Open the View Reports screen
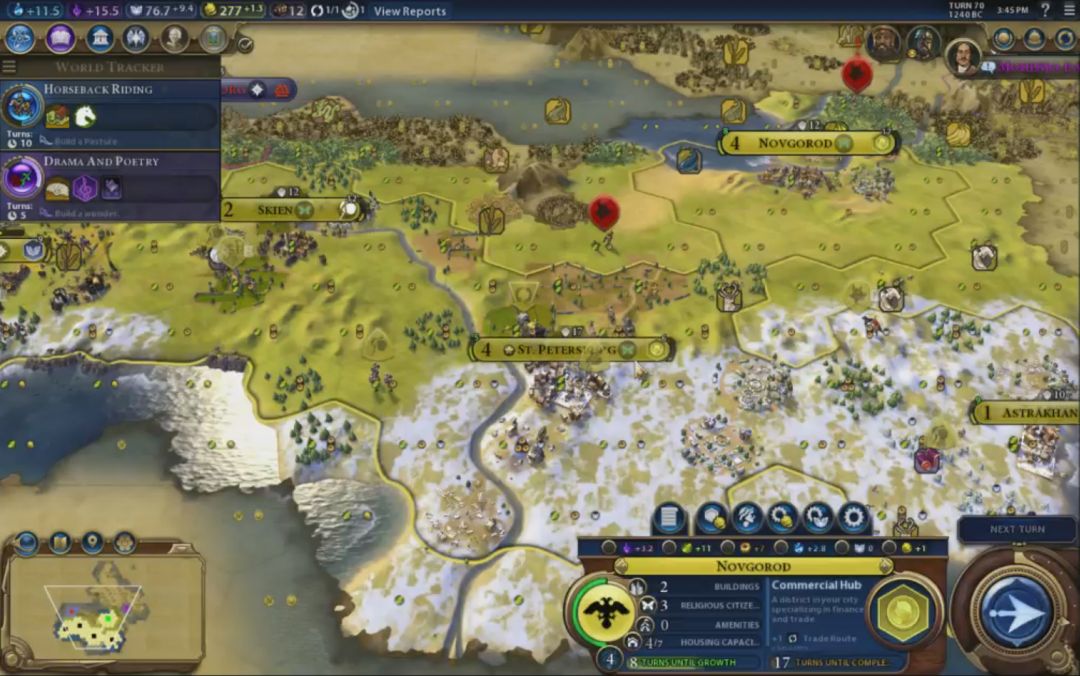The height and width of the screenshot is (676, 1080). pos(410,11)
